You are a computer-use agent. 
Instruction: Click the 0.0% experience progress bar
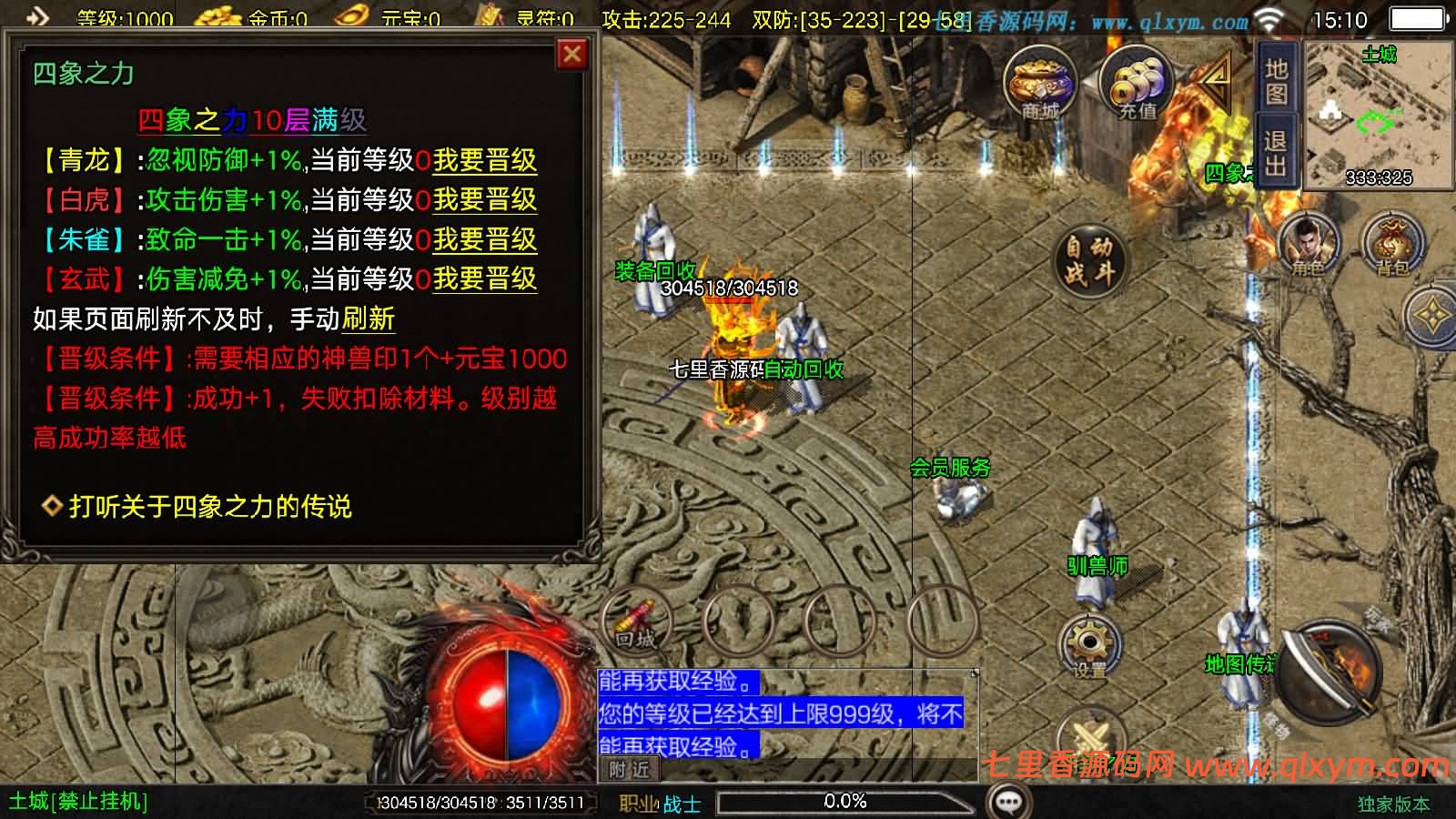[846, 801]
